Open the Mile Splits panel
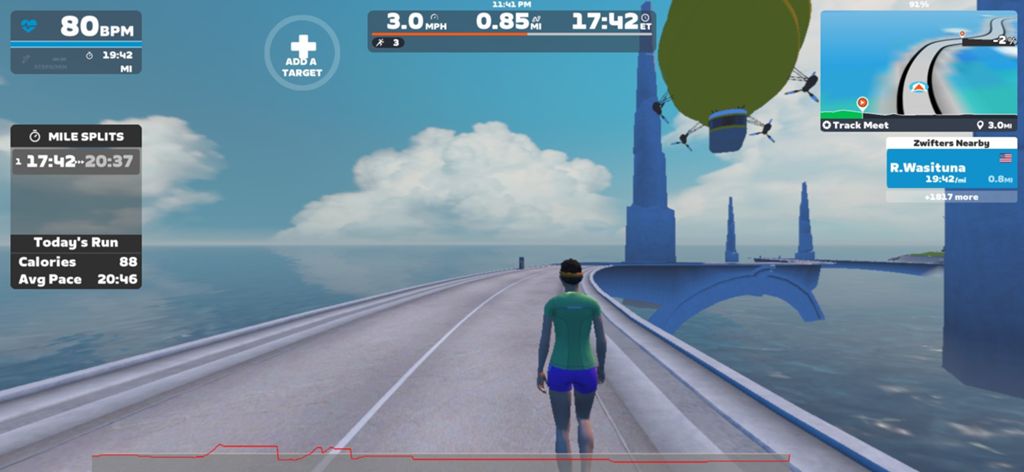The height and width of the screenshot is (472, 1024). (x=76, y=135)
